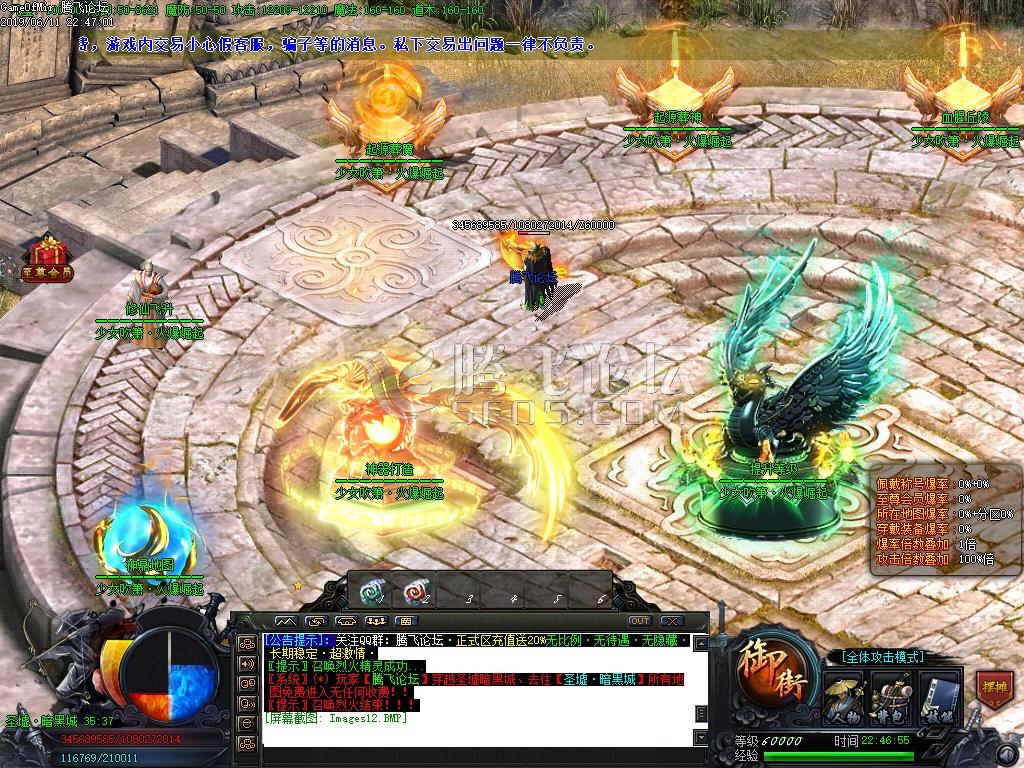Close the game with the X button
Screen dimensions: 1024x768
coord(672,621)
